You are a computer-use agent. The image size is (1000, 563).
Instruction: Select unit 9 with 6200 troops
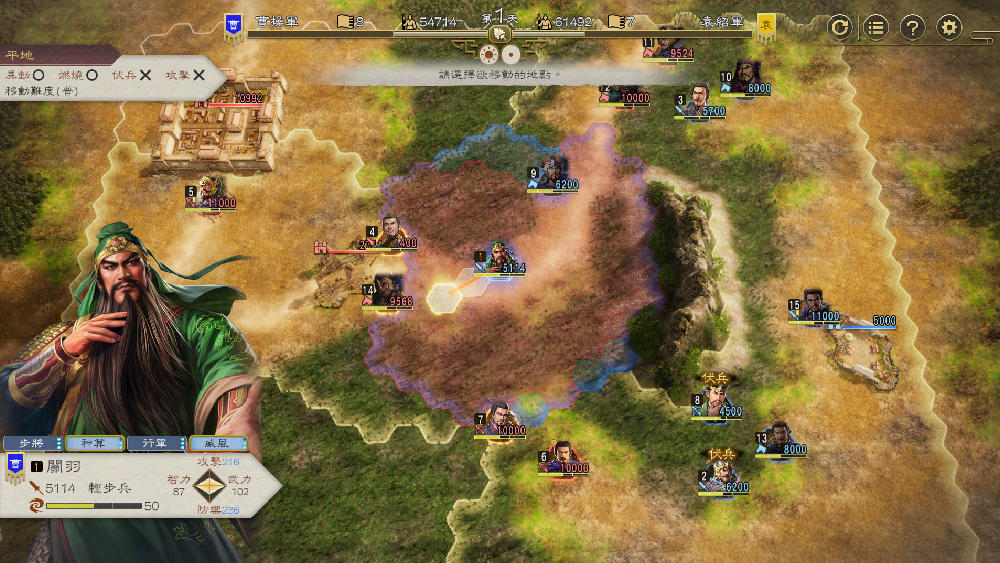pyautogui.click(x=552, y=175)
